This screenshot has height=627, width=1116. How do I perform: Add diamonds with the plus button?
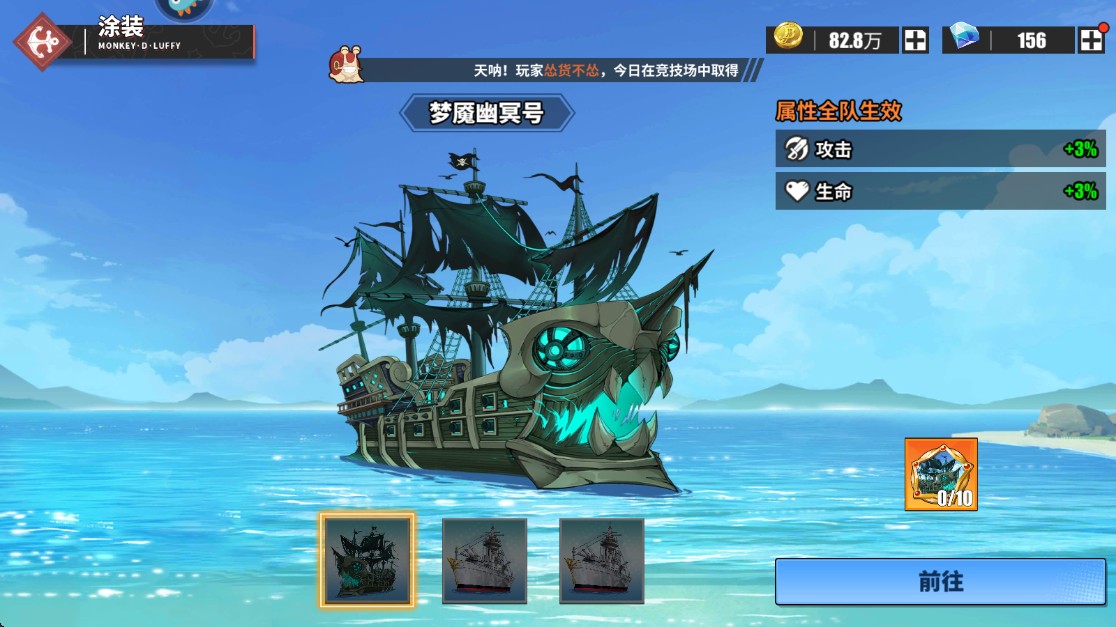[x=1090, y=40]
